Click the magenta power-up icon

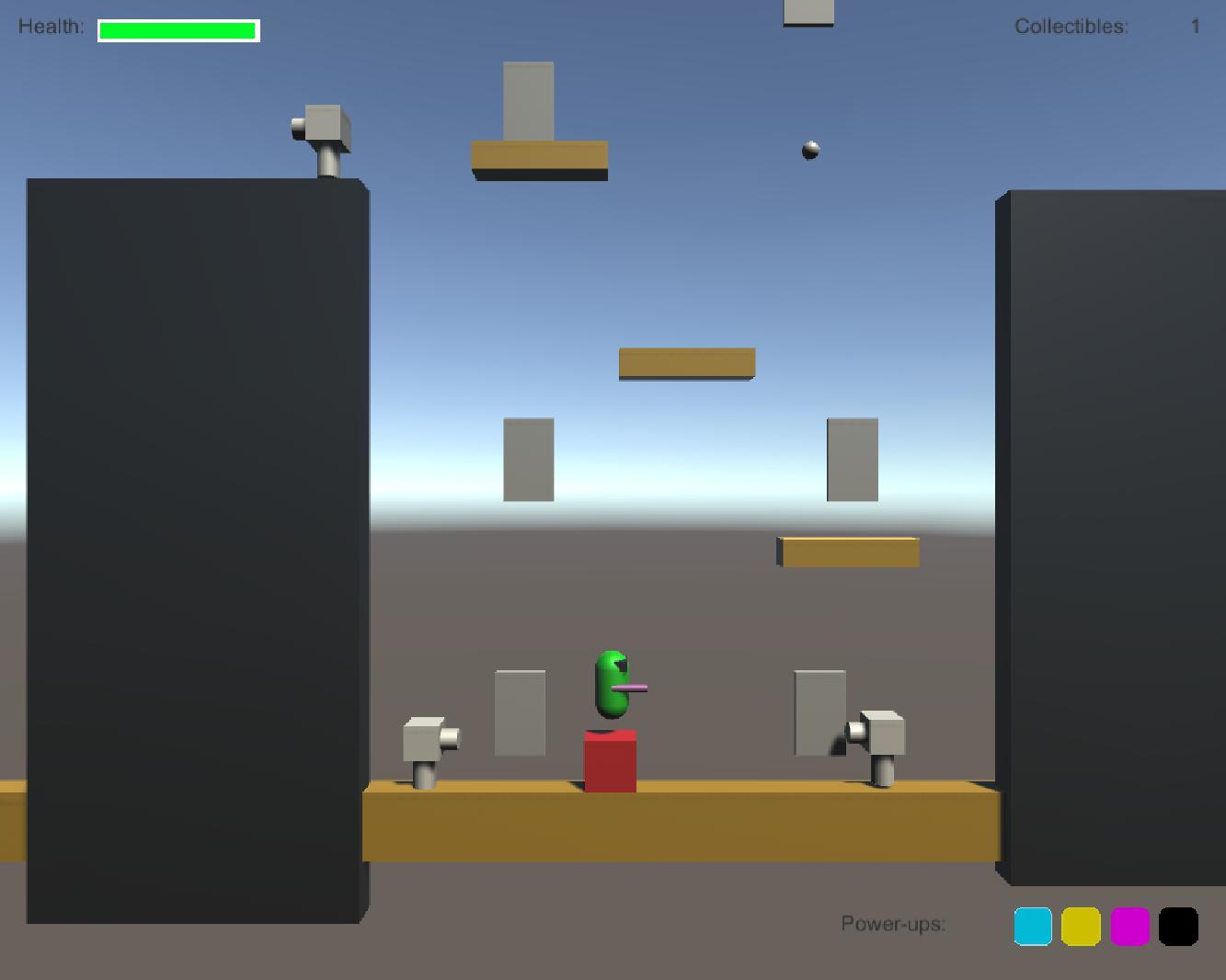[x=1129, y=926]
